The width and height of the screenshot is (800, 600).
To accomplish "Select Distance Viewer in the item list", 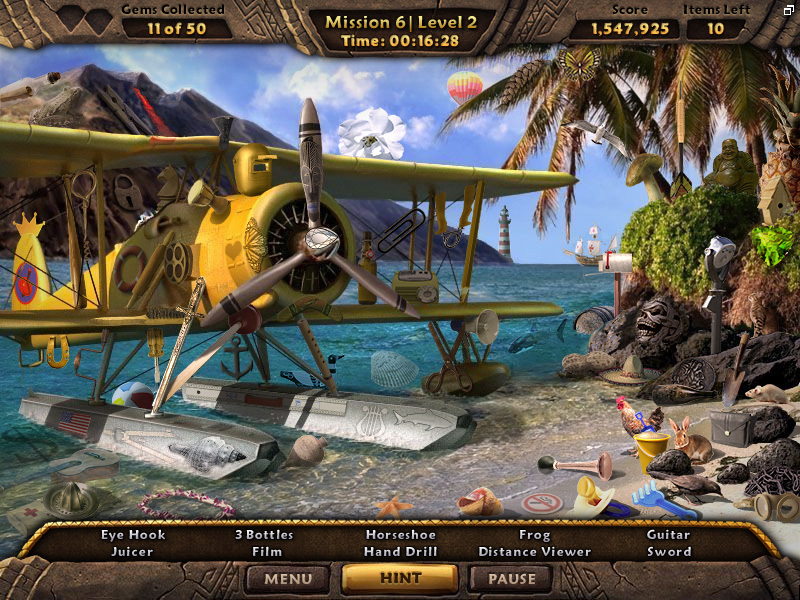I will pos(534,551).
